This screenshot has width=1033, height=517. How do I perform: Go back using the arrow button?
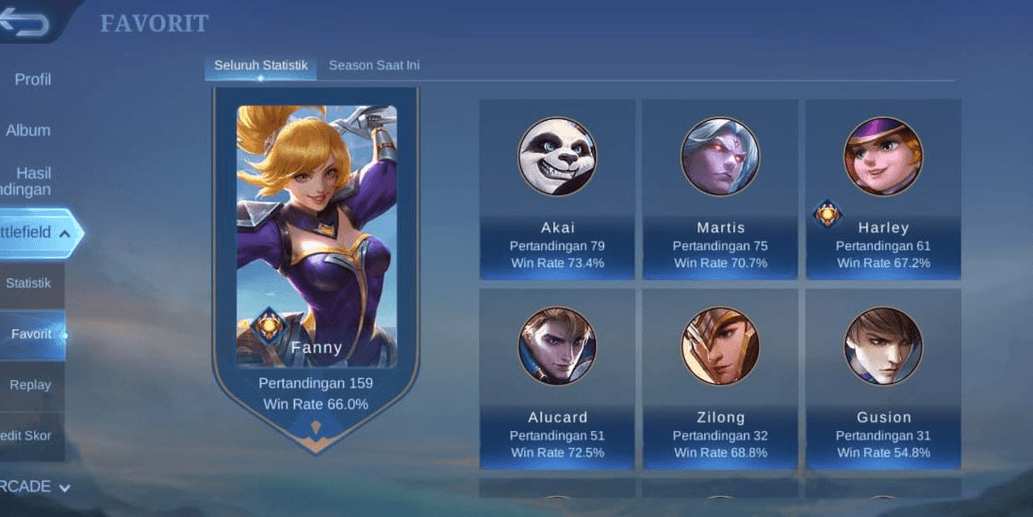tap(26, 23)
